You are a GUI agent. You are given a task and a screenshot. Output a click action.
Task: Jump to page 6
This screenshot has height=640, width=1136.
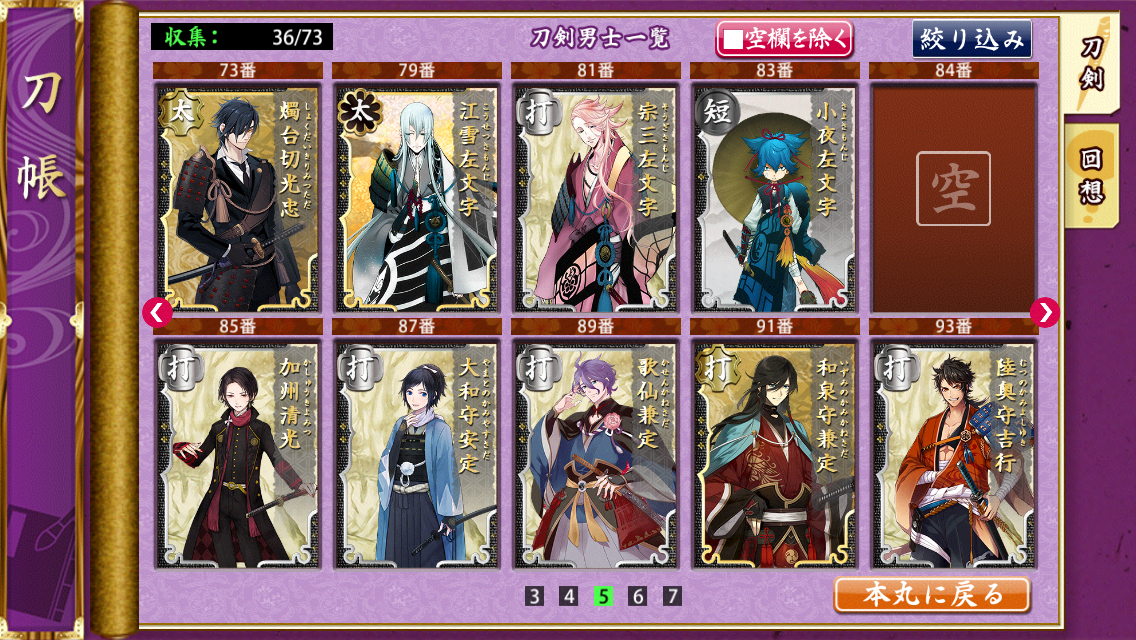tap(638, 596)
